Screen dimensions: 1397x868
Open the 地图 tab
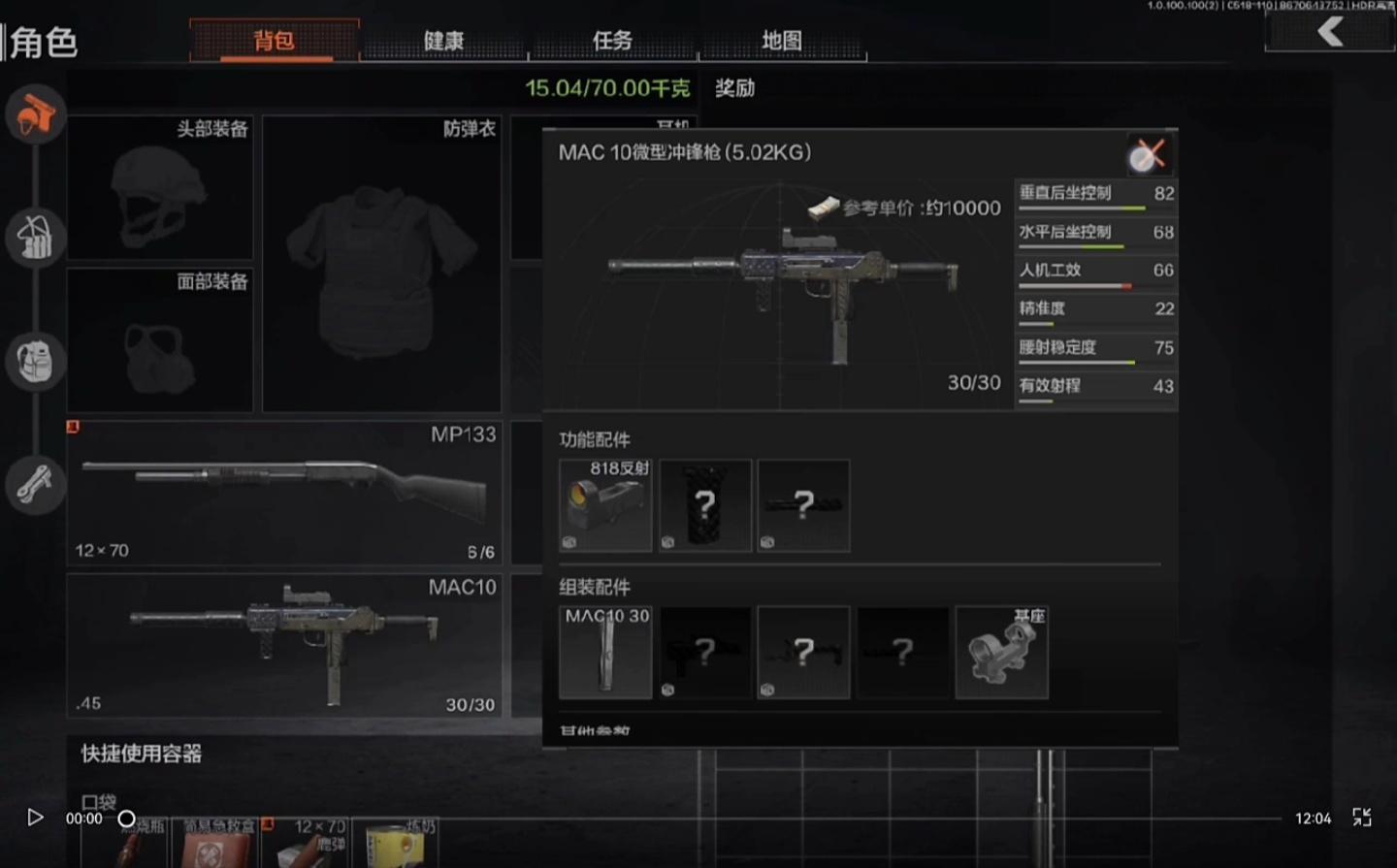pos(784,41)
